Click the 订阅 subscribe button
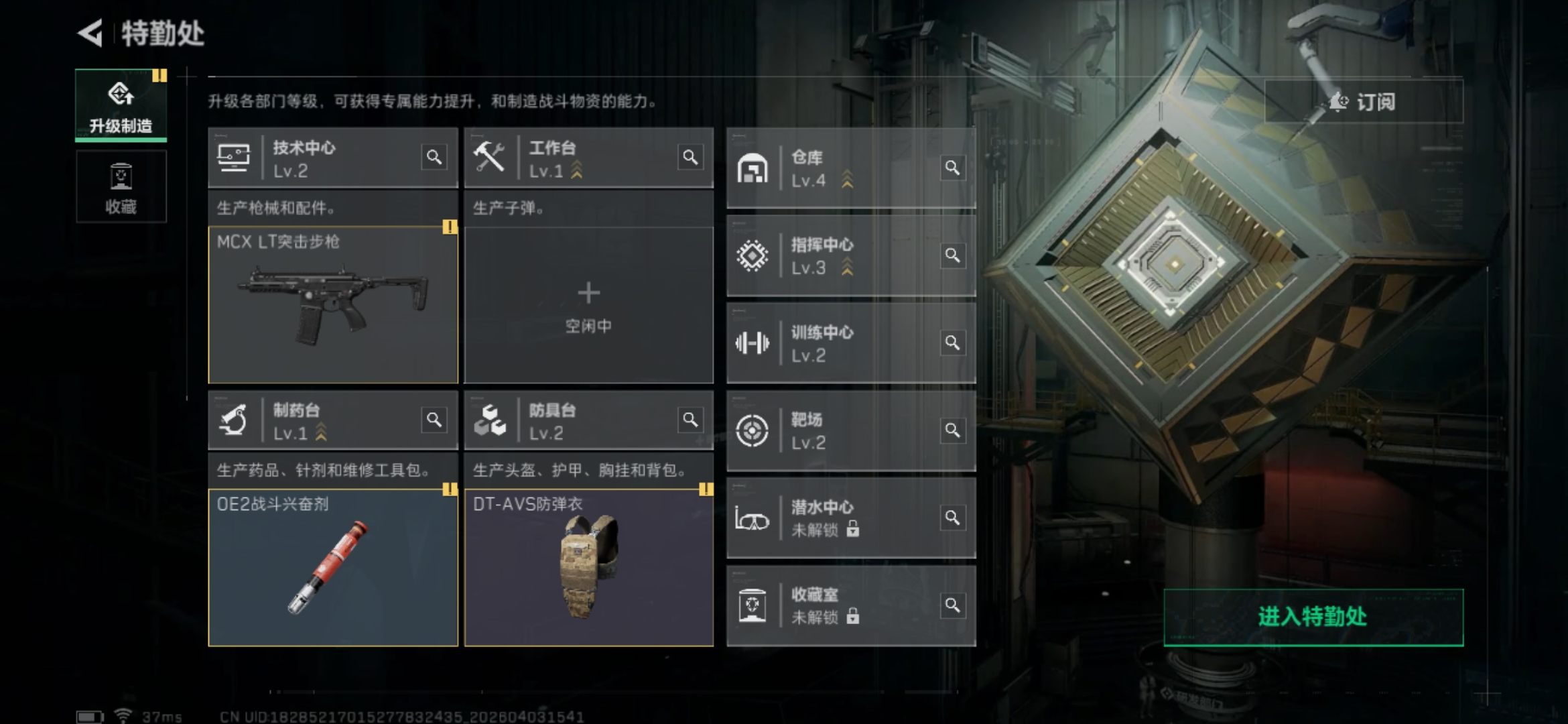The width and height of the screenshot is (1568, 724). 1363,102
